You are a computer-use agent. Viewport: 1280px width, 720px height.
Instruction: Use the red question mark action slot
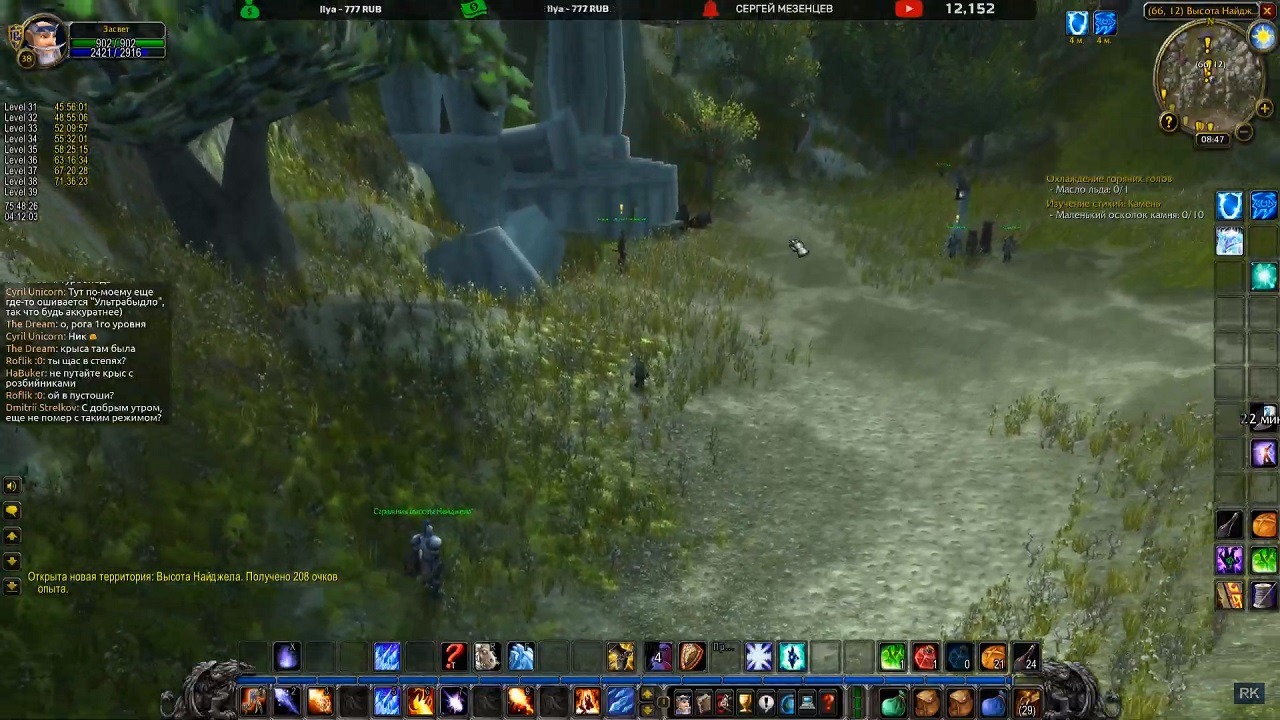click(x=453, y=657)
